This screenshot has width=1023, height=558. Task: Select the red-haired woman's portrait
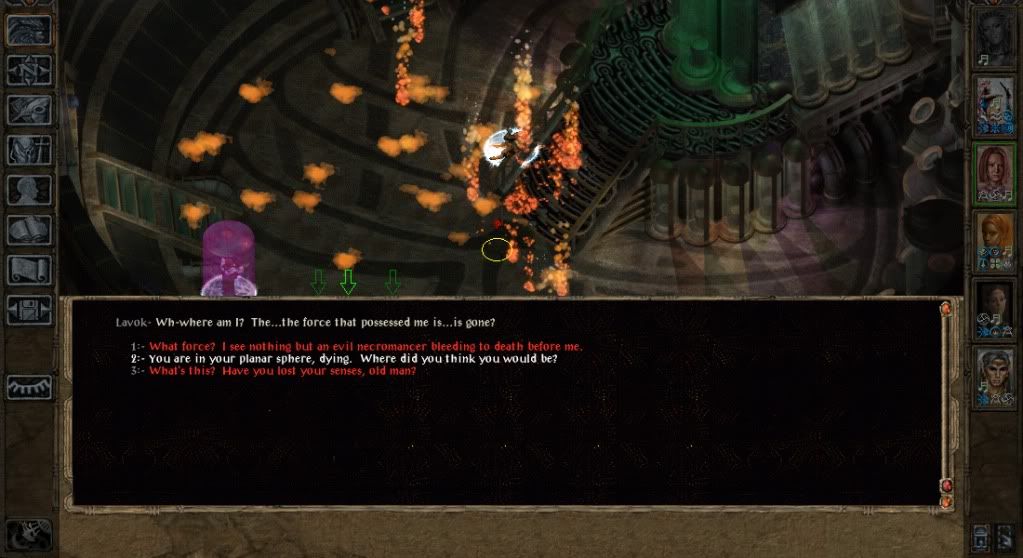pyautogui.click(x=995, y=173)
